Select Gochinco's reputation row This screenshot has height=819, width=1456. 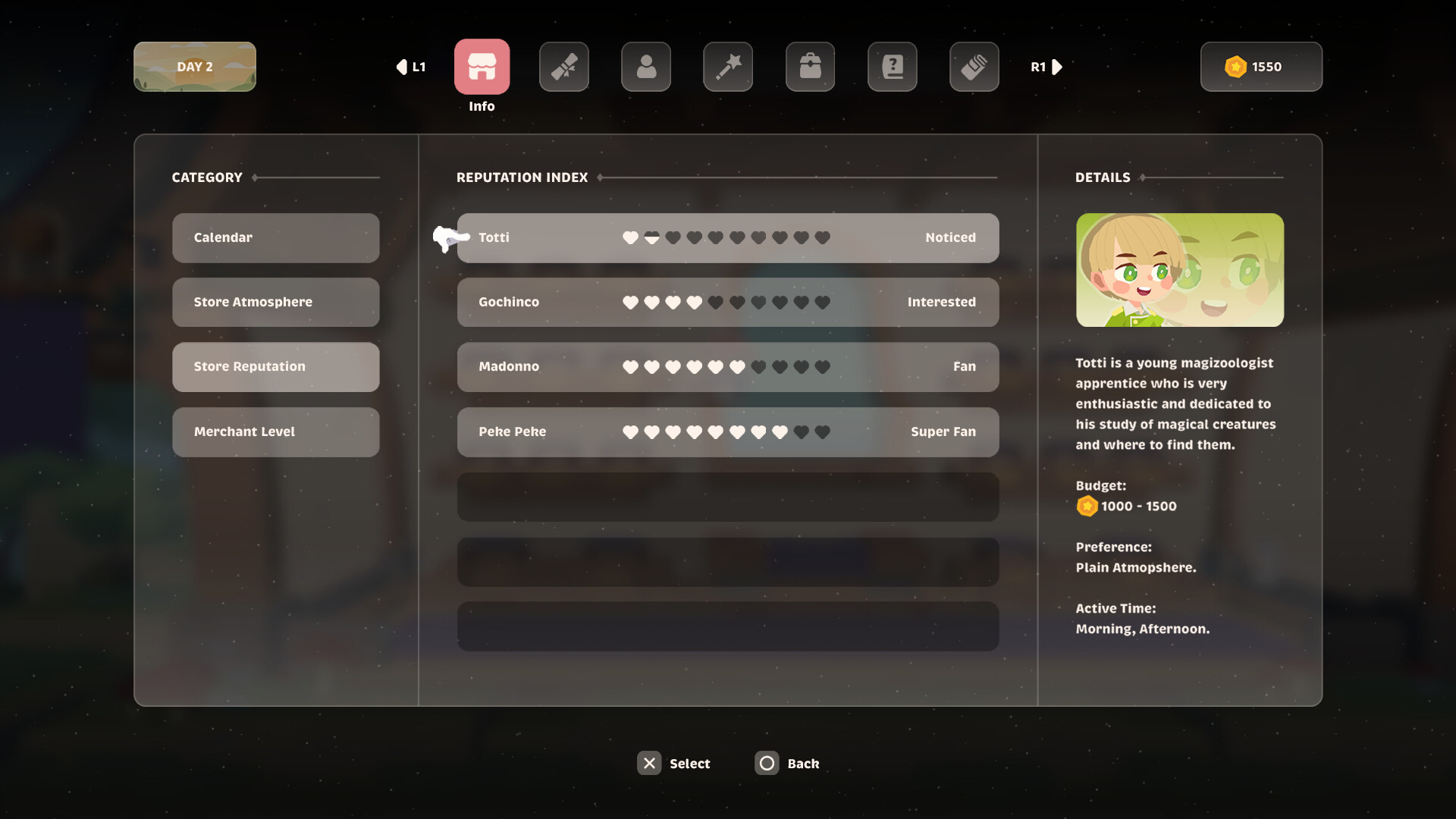[727, 302]
